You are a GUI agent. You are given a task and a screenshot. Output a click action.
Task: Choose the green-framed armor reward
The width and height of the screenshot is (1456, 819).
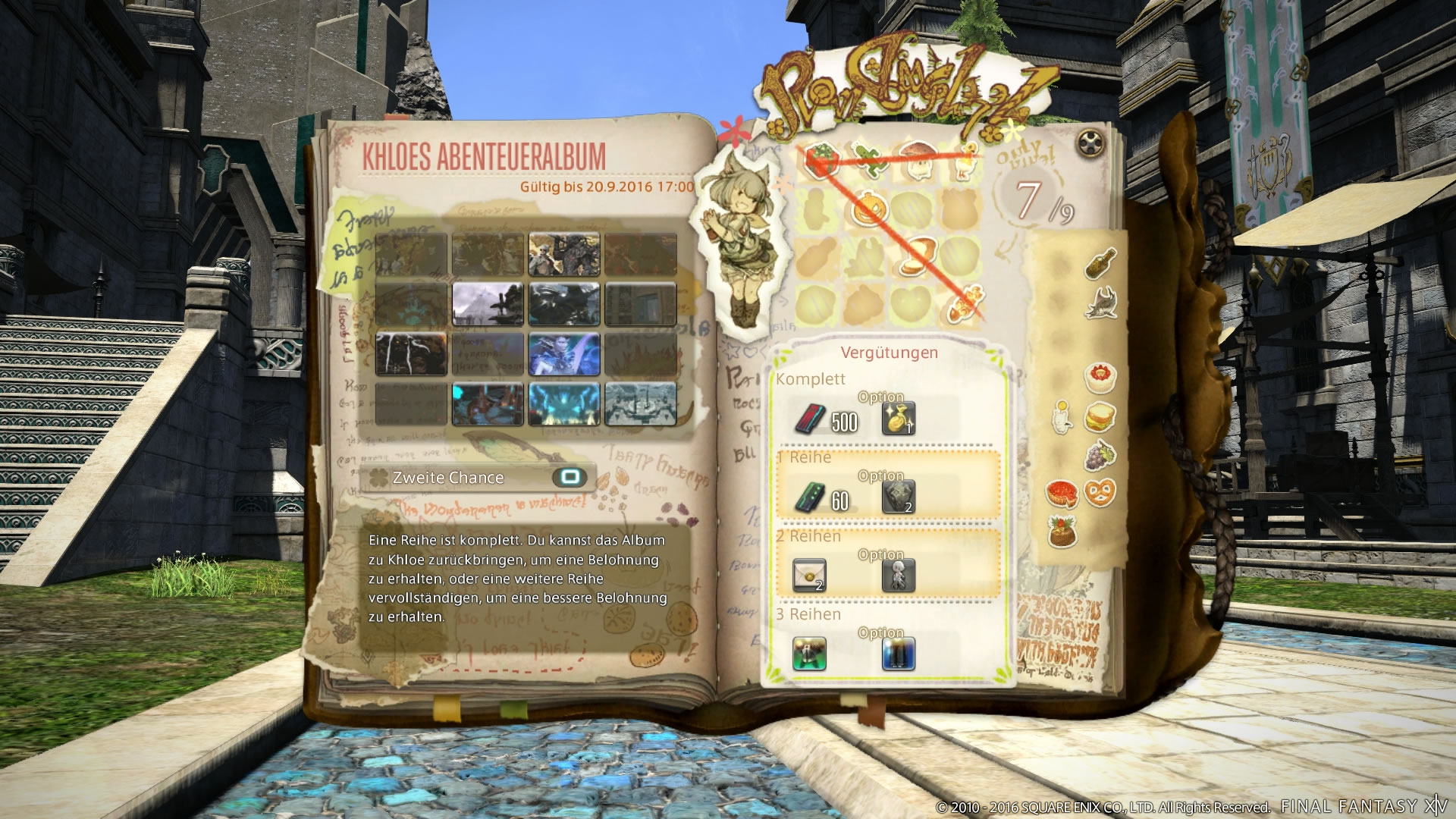[809, 654]
